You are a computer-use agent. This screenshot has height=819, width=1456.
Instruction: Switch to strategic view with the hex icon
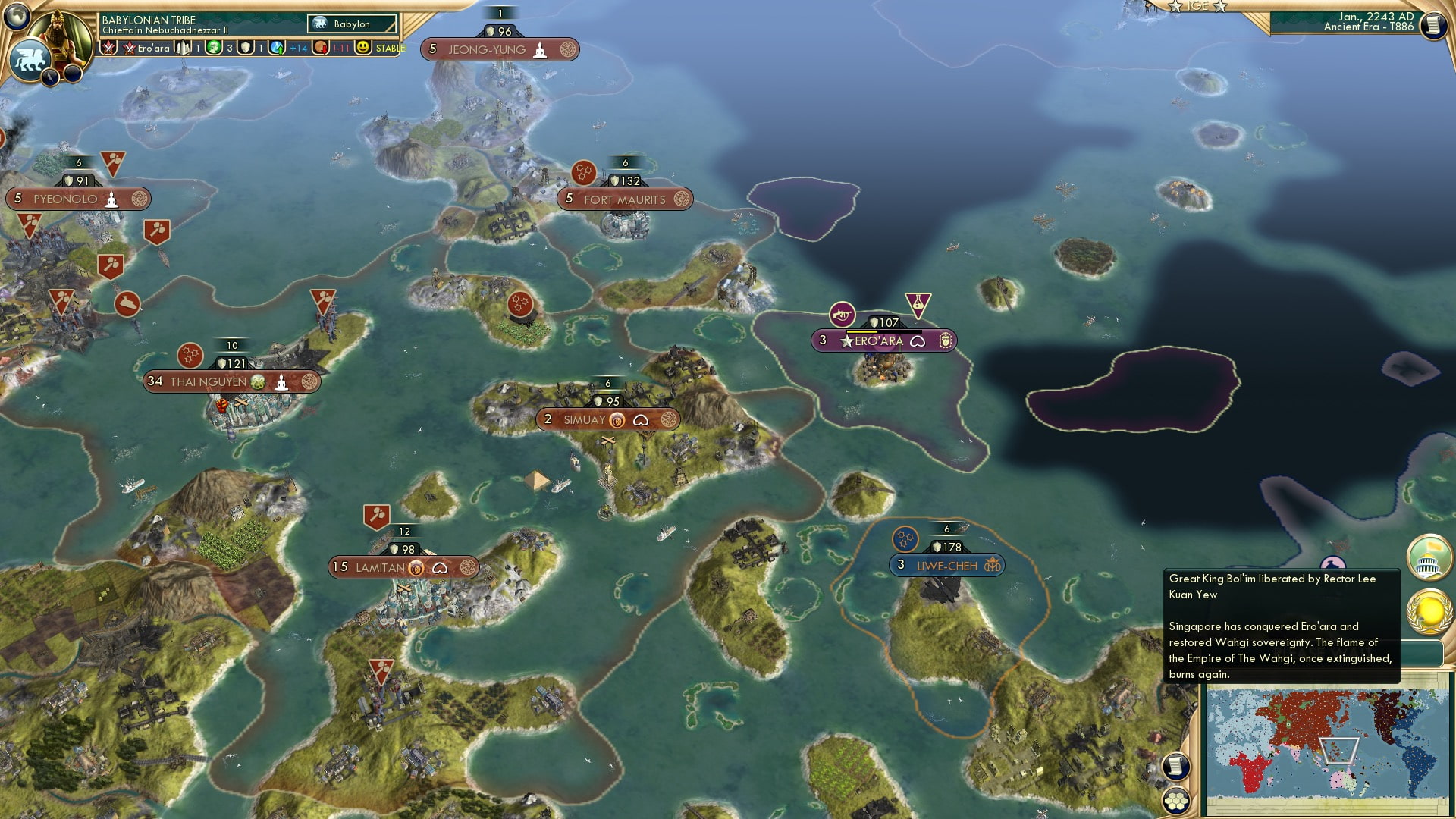(1175, 800)
